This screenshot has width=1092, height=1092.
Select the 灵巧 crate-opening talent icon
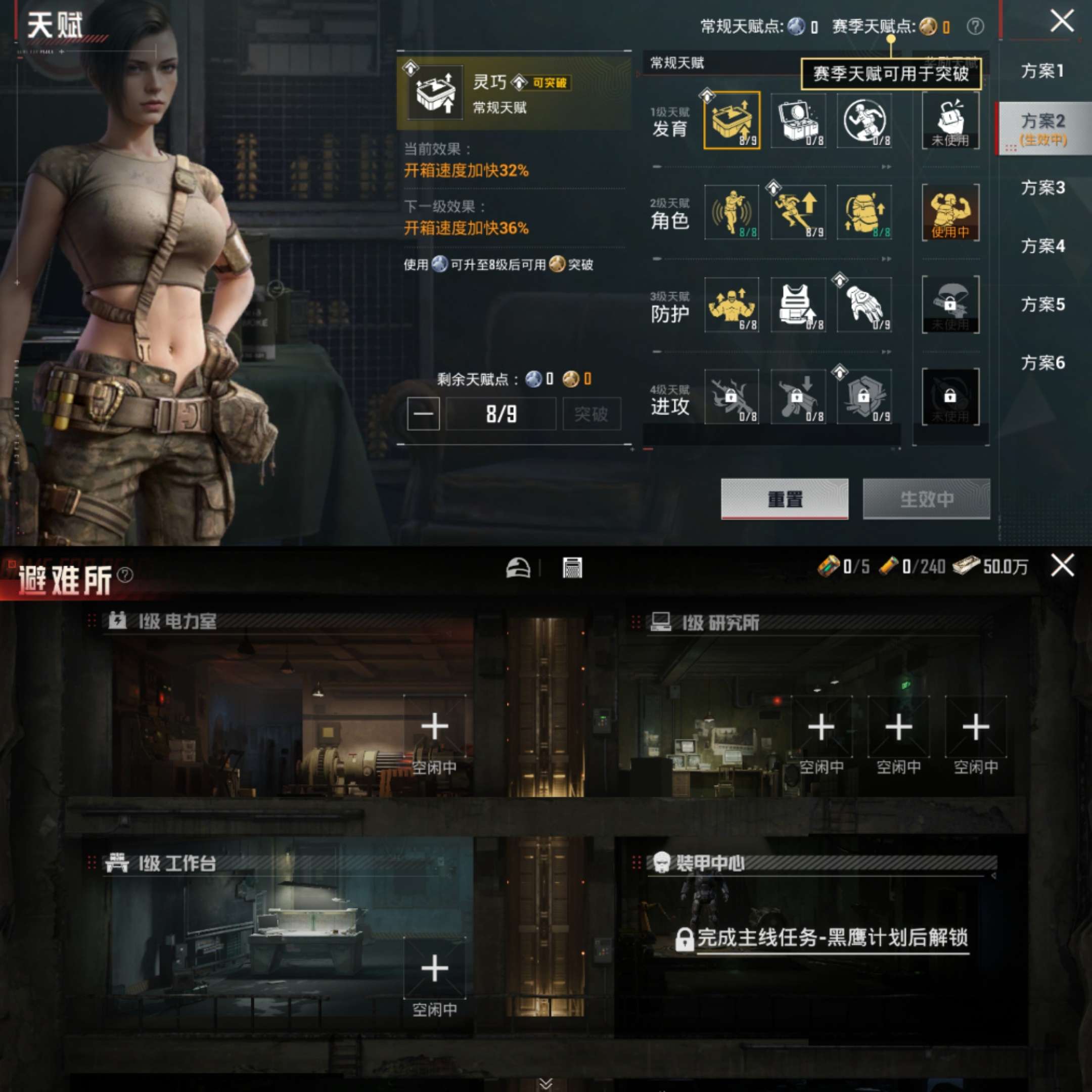tap(732, 120)
